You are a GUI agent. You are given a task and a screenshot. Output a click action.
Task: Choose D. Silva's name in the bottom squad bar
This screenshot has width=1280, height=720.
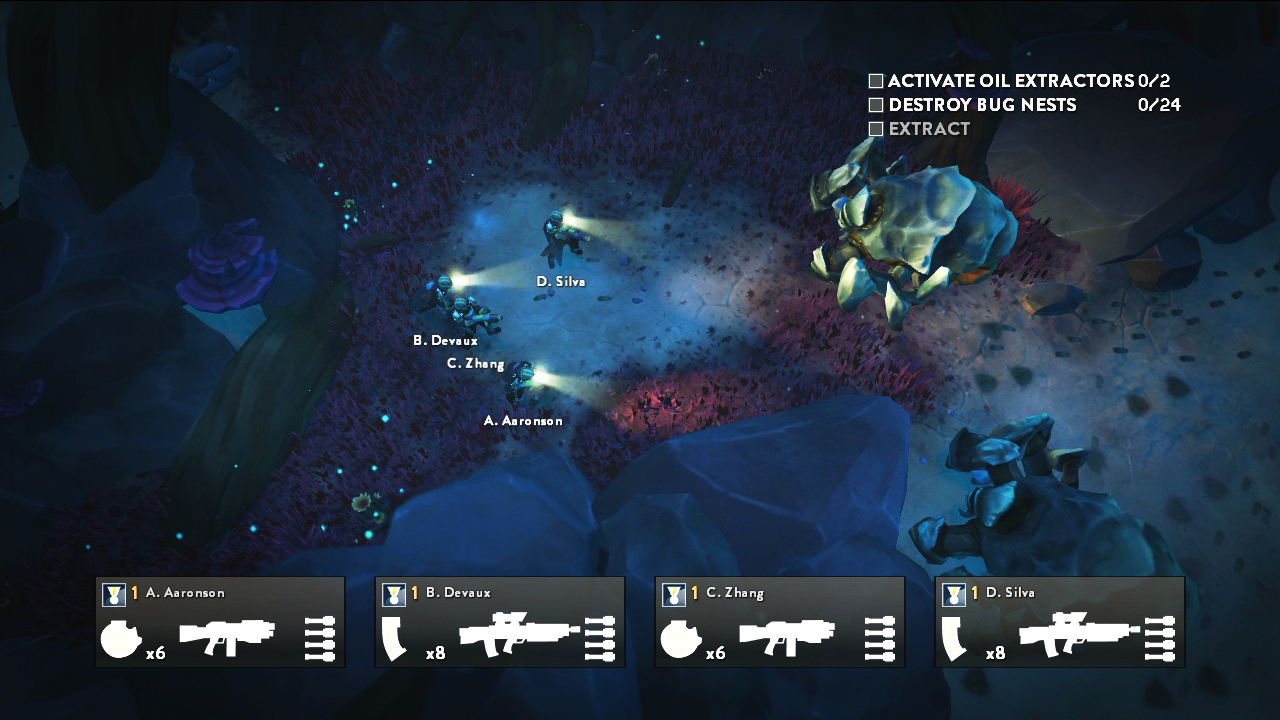coord(1011,593)
